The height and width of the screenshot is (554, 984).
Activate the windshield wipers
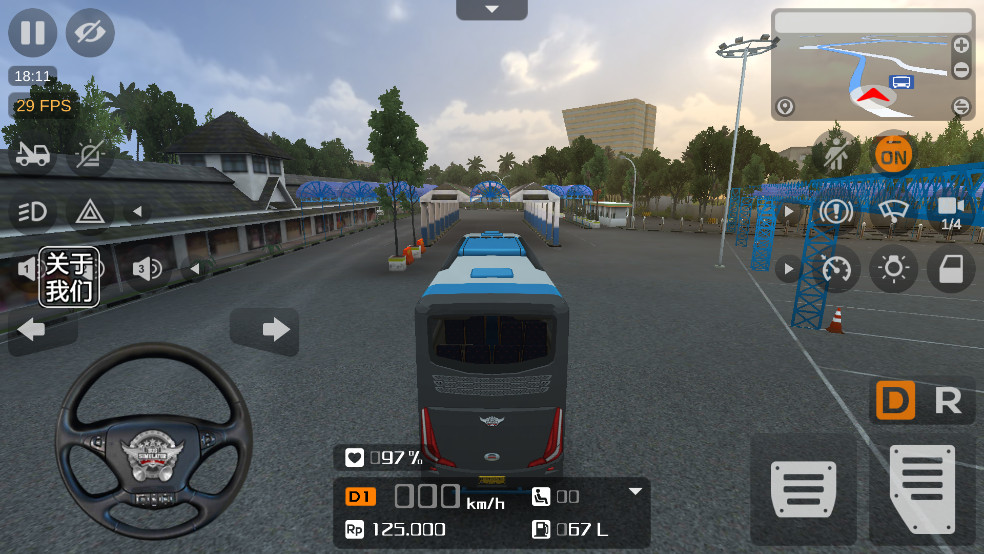[893, 211]
